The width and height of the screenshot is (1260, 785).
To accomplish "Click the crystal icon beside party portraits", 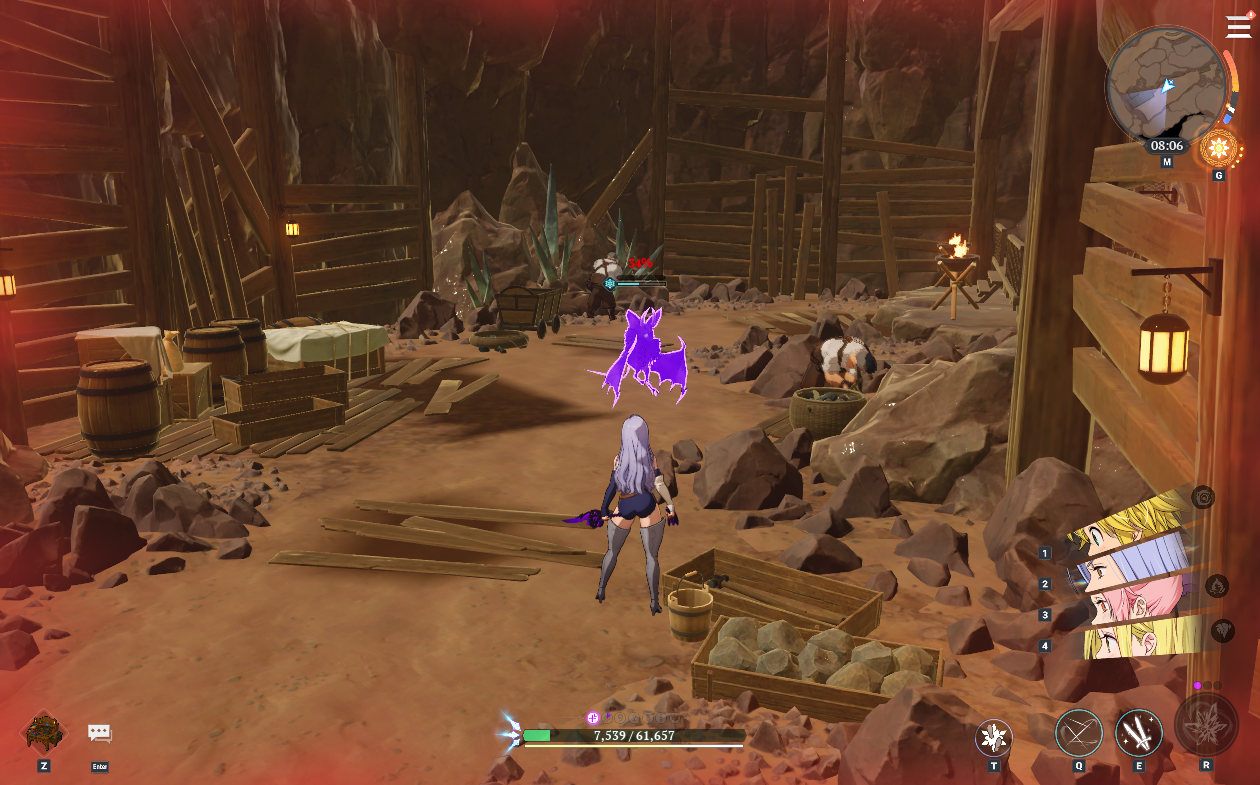I will 1222,630.
